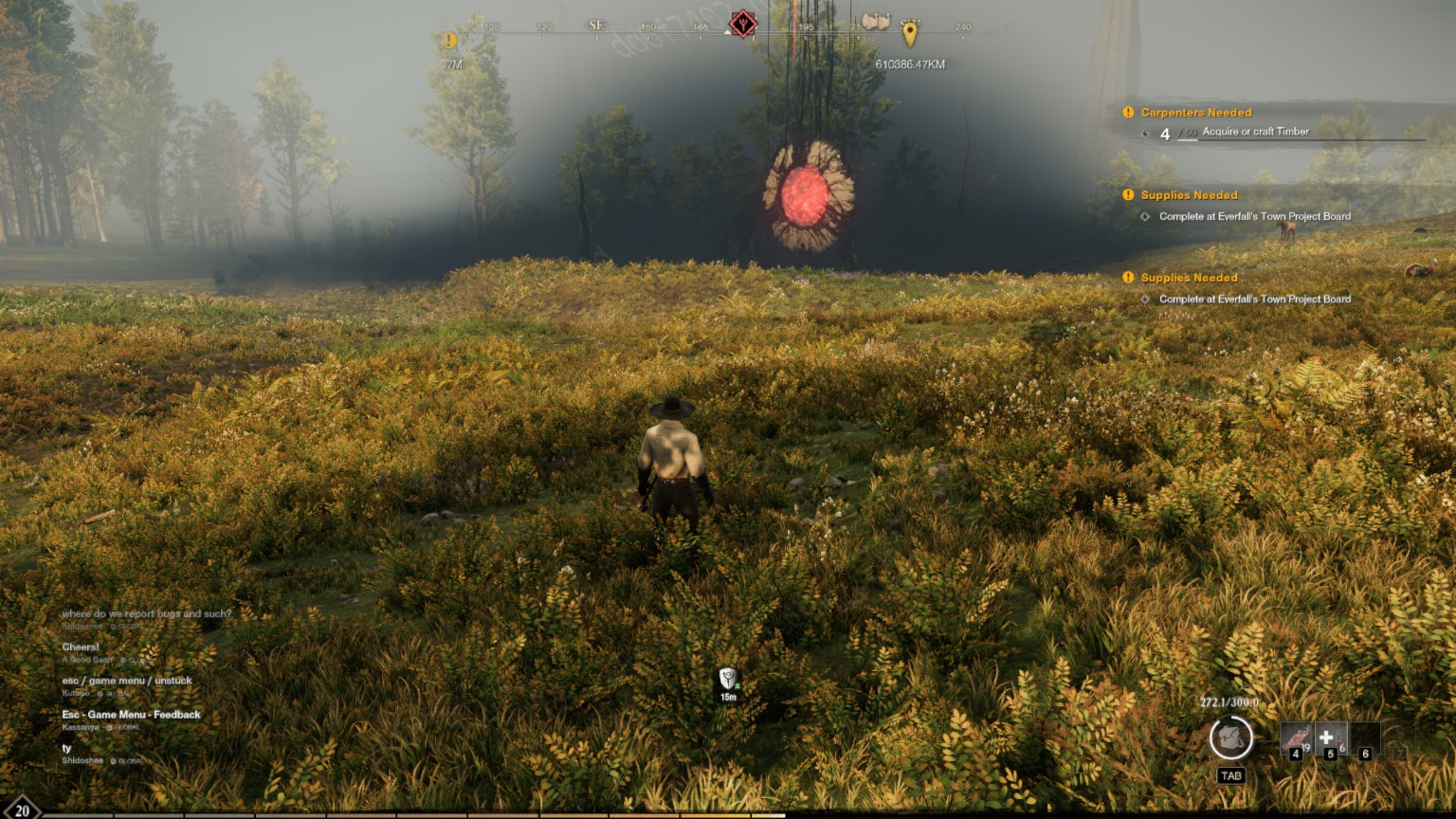Select the Carpenters Needed objective
The width and height of the screenshot is (1456, 819).
point(1195,113)
